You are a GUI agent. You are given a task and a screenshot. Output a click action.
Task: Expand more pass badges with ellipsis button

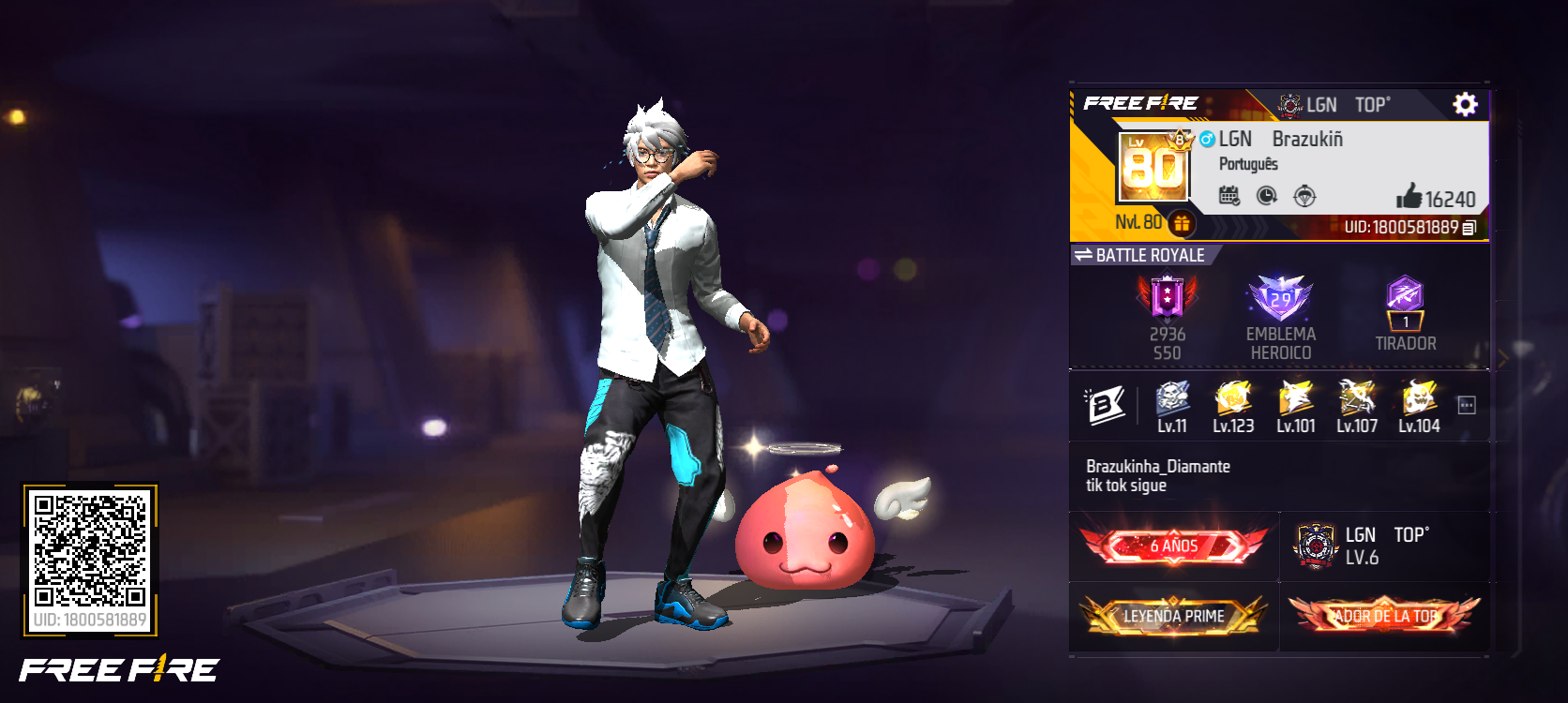pyautogui.click(x=1467, y=405)
